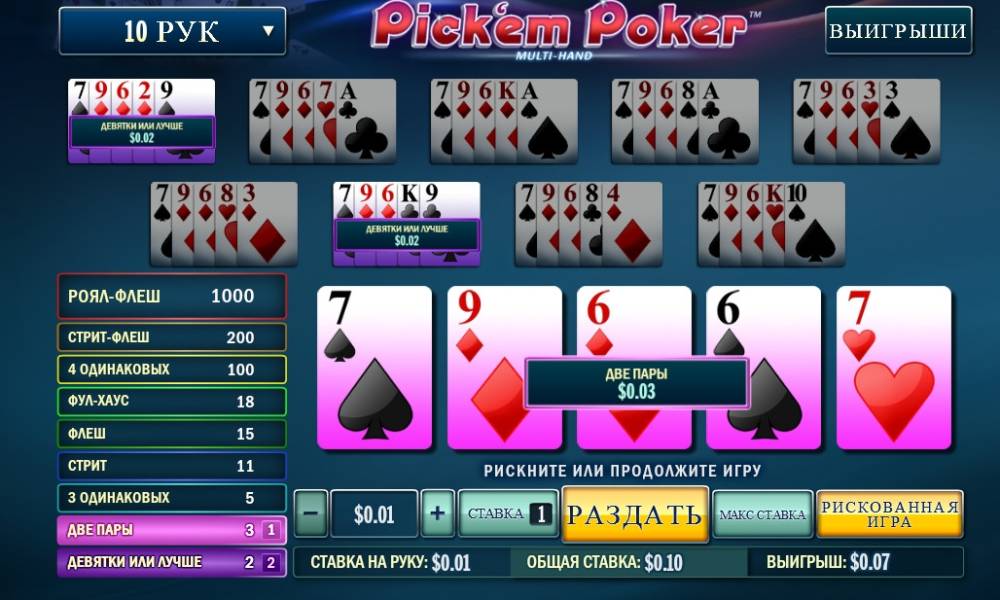The height and width of the screenshot is (600, 1000).
Task: Start the РИСКОВАННАЯ ИГРА gamble round
Action: click(x=889, y=515)
